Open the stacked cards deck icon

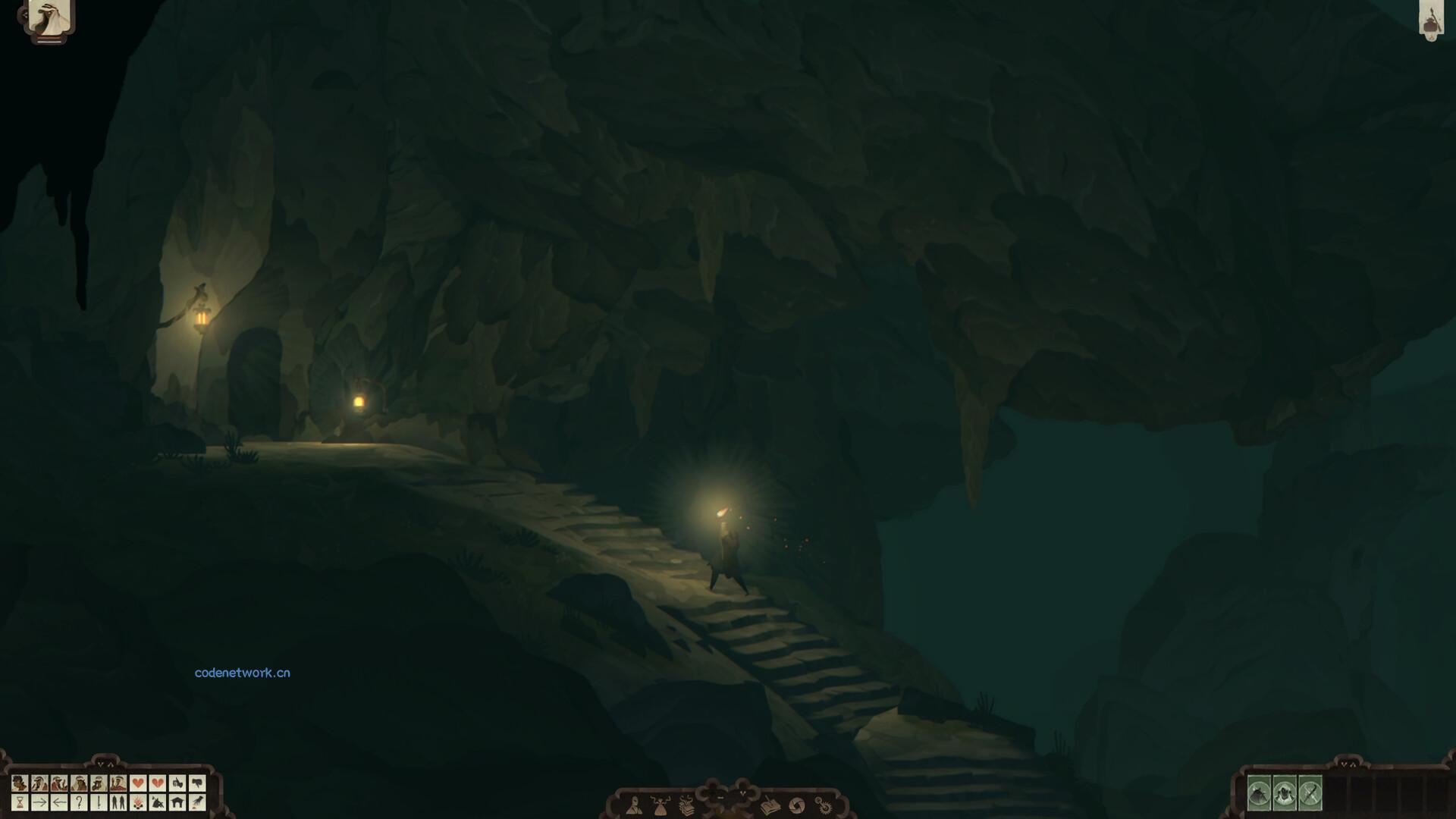tap(687, 805)
